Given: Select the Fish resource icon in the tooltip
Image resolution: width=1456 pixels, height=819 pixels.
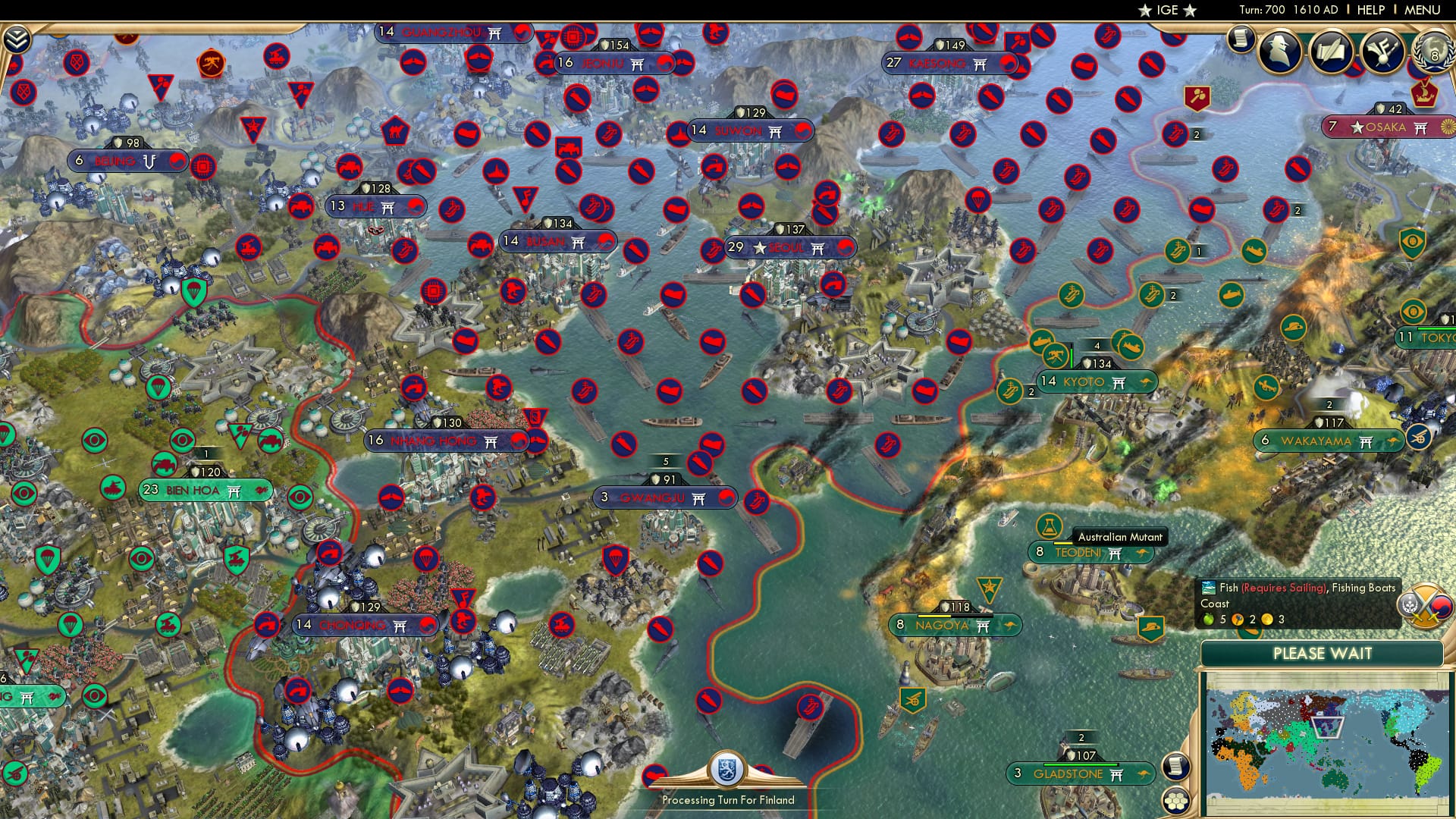Looking at the screenshot, I should [x=1209, y=588].
